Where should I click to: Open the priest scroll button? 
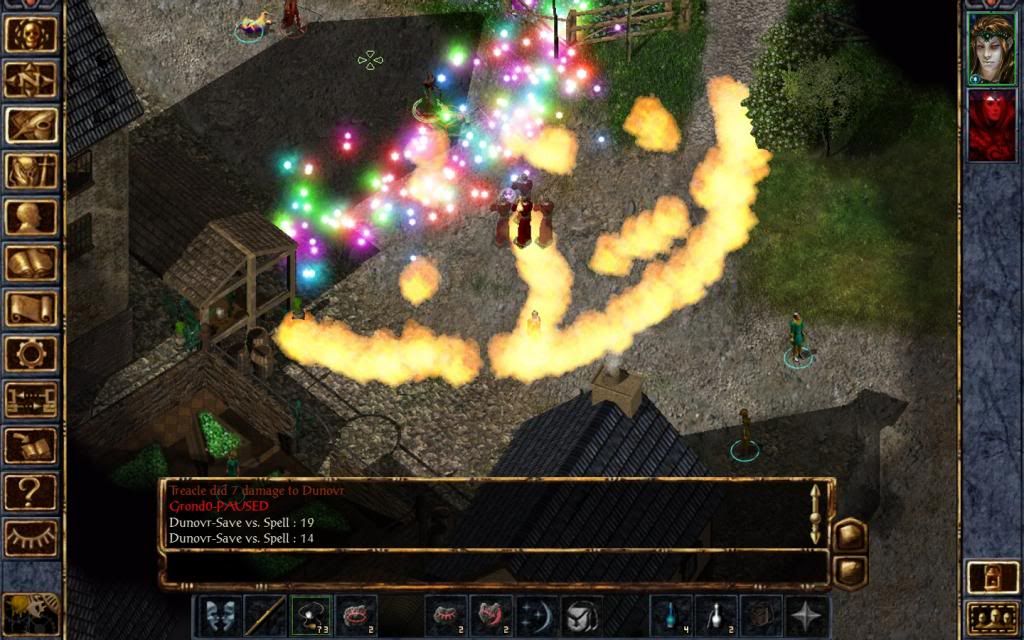tap(31, 308)
